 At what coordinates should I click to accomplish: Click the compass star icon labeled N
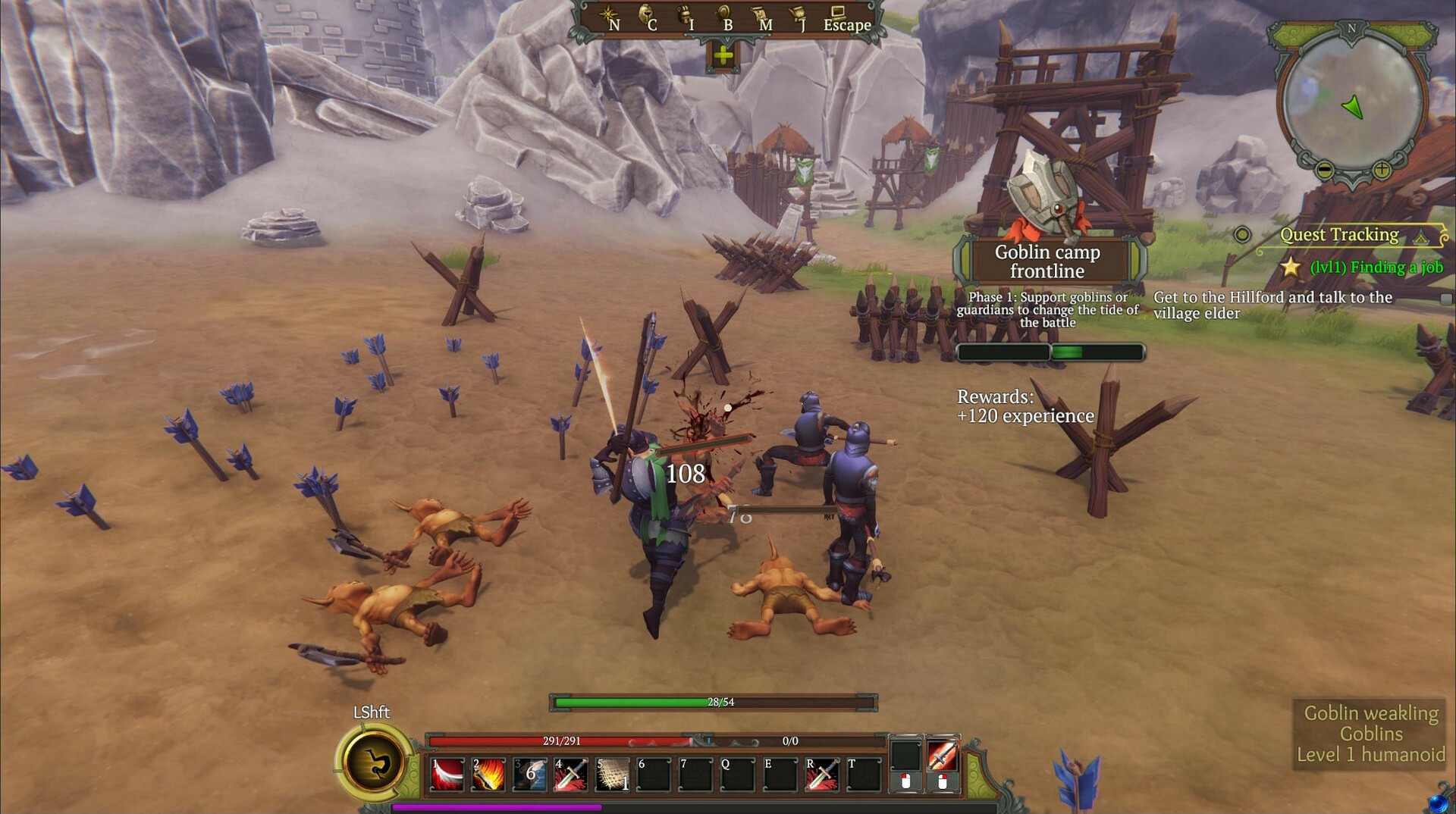coord(609,16)
